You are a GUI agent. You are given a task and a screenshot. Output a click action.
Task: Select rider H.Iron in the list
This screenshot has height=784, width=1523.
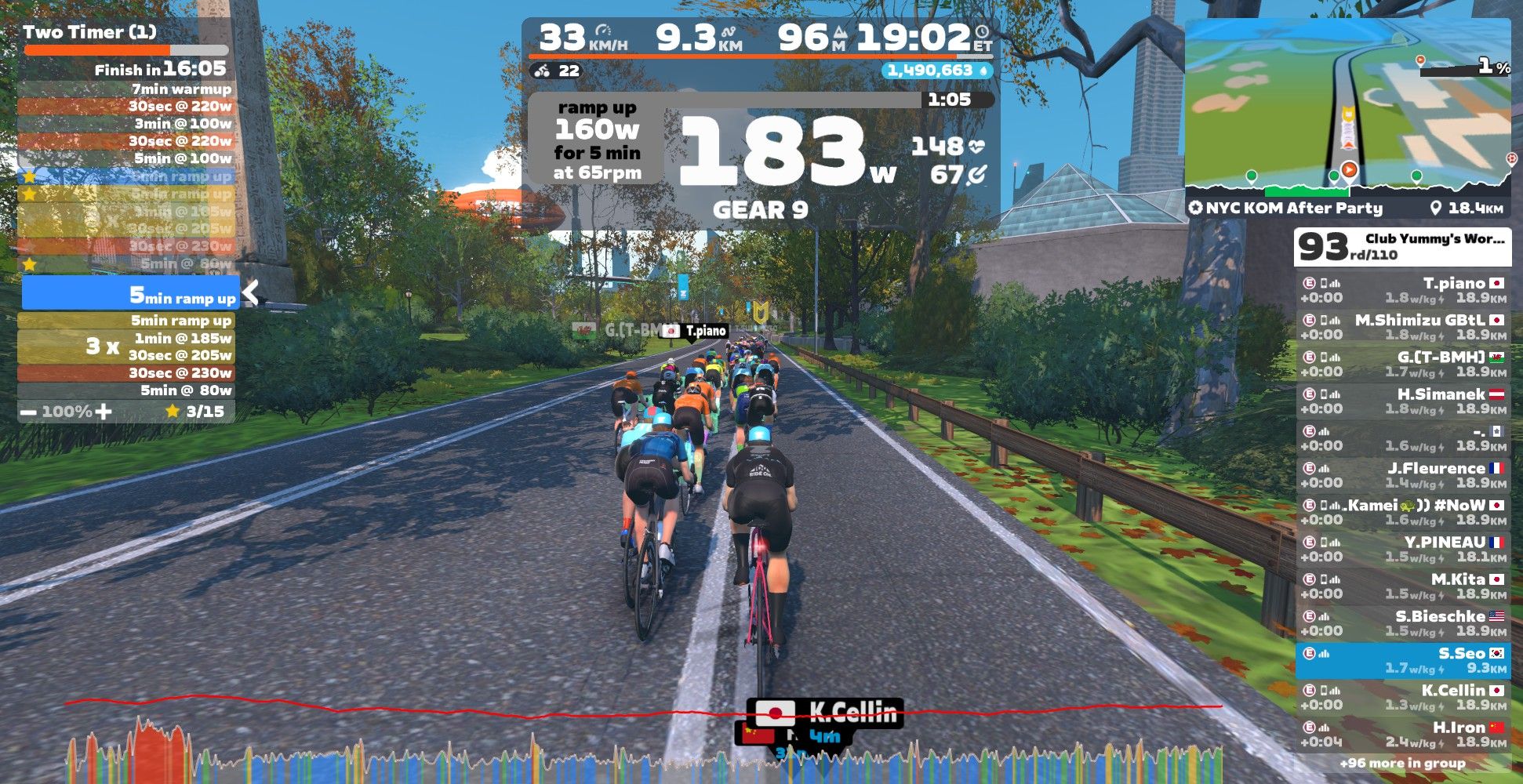tap(1402, 734)
